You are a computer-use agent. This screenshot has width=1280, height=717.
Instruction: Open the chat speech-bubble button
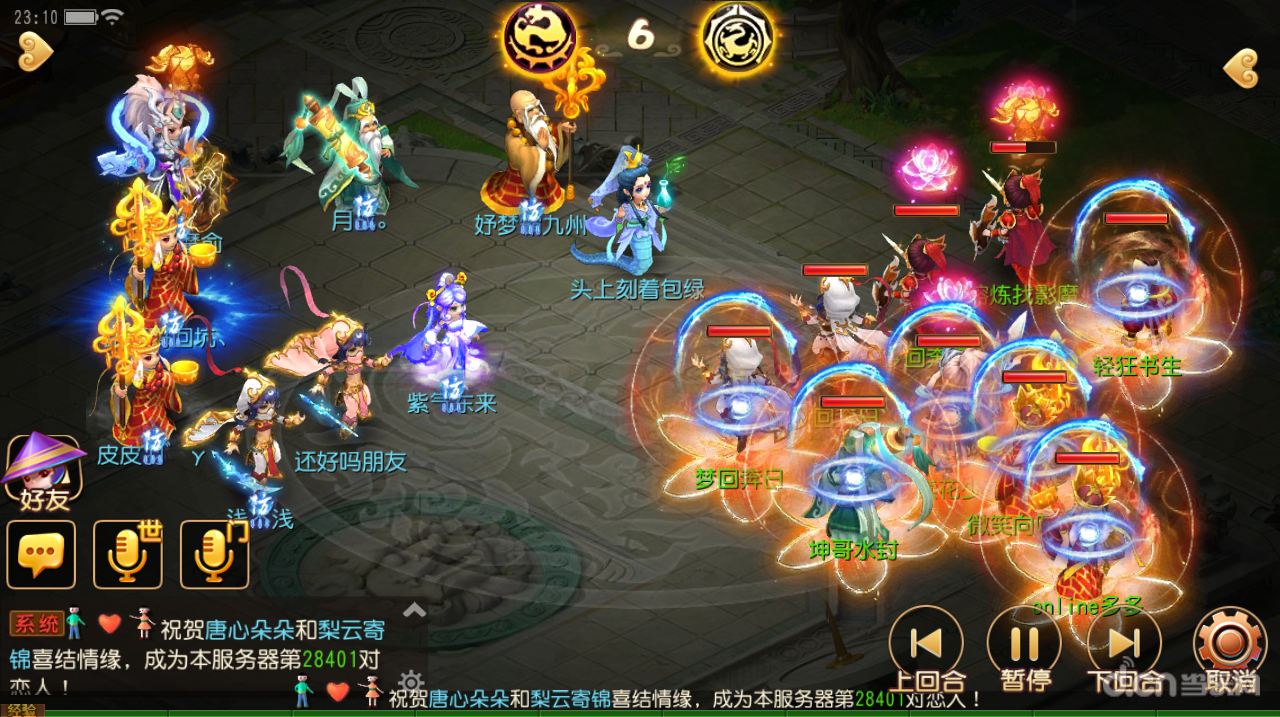(41, 554)
